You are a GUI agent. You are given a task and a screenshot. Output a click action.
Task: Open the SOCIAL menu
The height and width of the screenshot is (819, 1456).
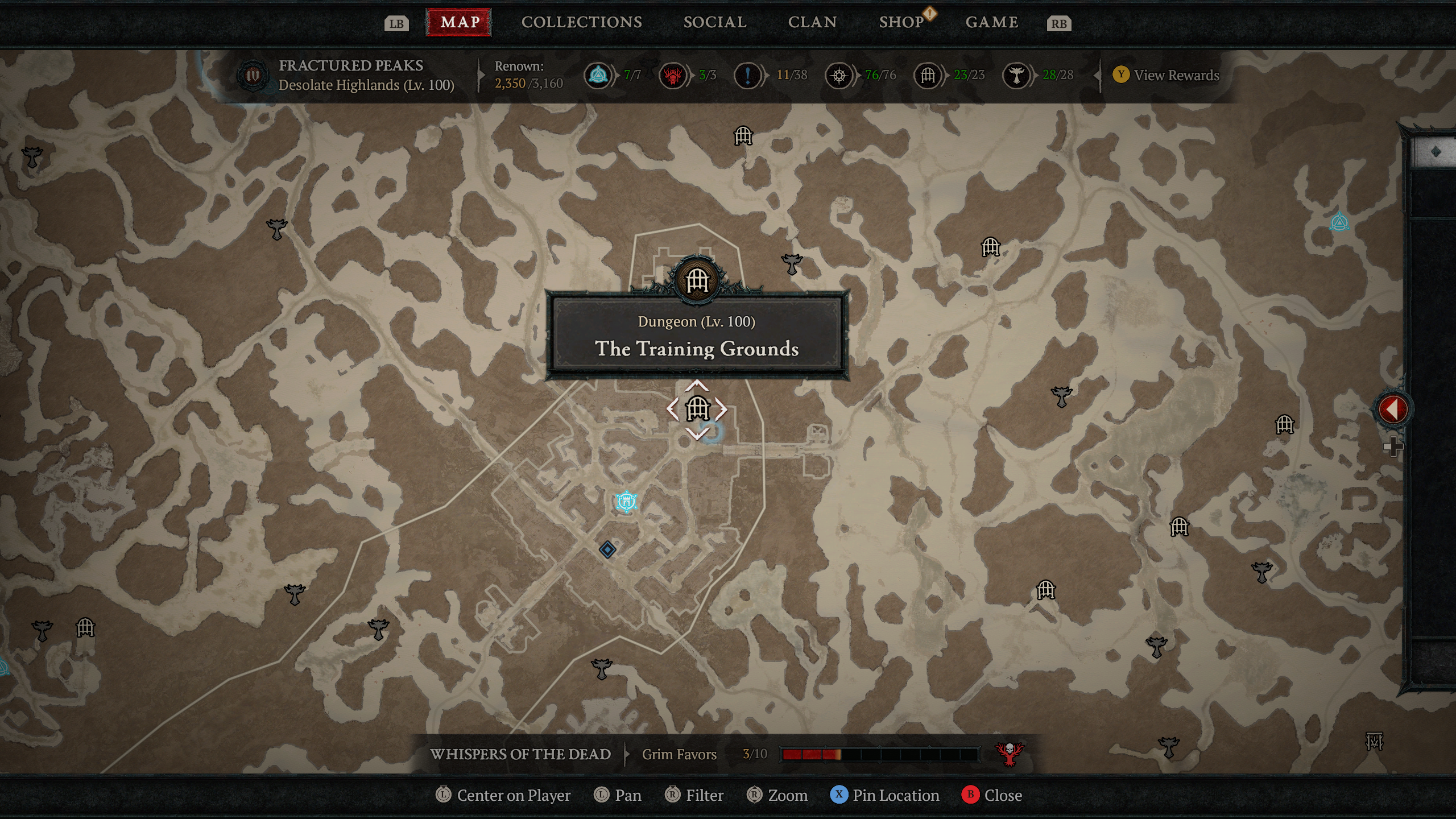[714, 22]
